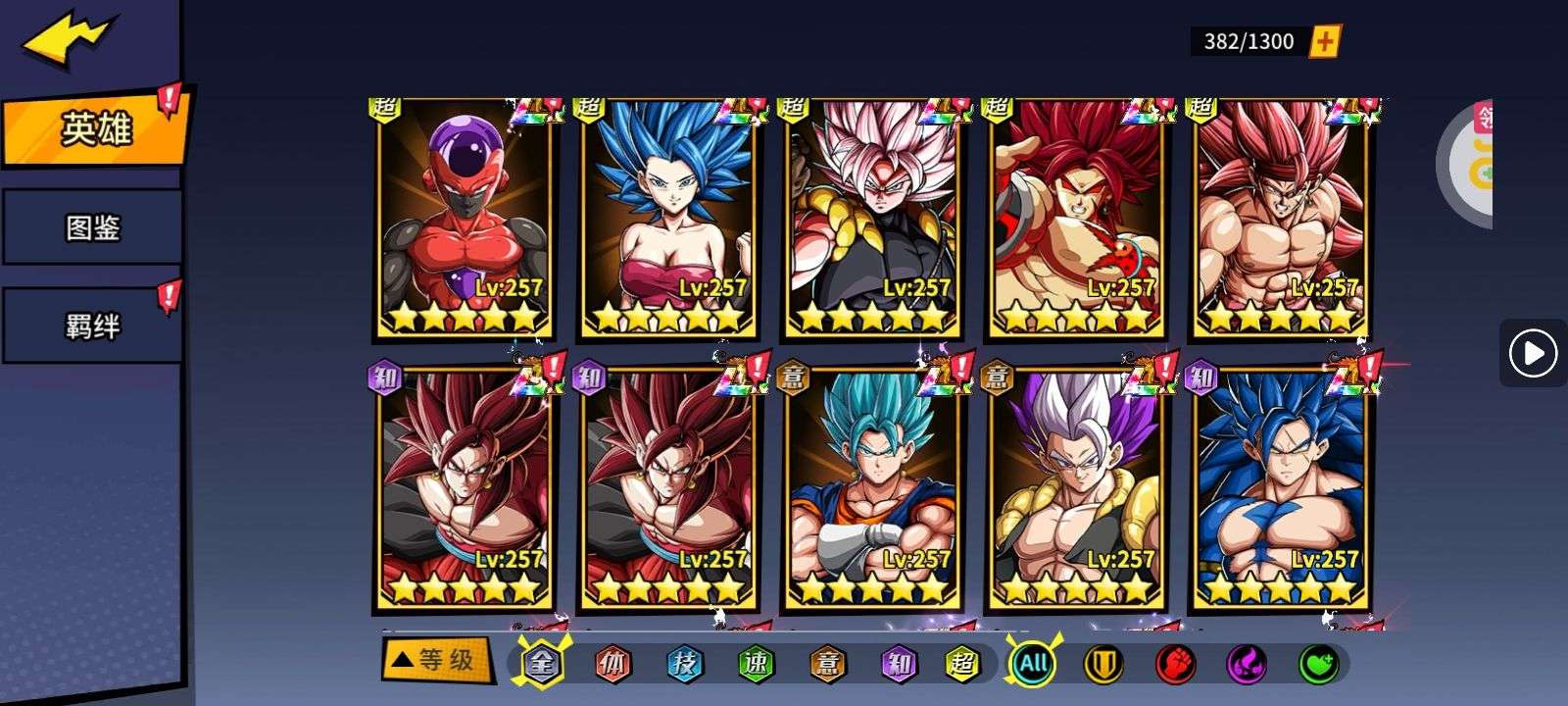
Task: Show the yellow shield class heroes
Action: tap(1103, 664)
